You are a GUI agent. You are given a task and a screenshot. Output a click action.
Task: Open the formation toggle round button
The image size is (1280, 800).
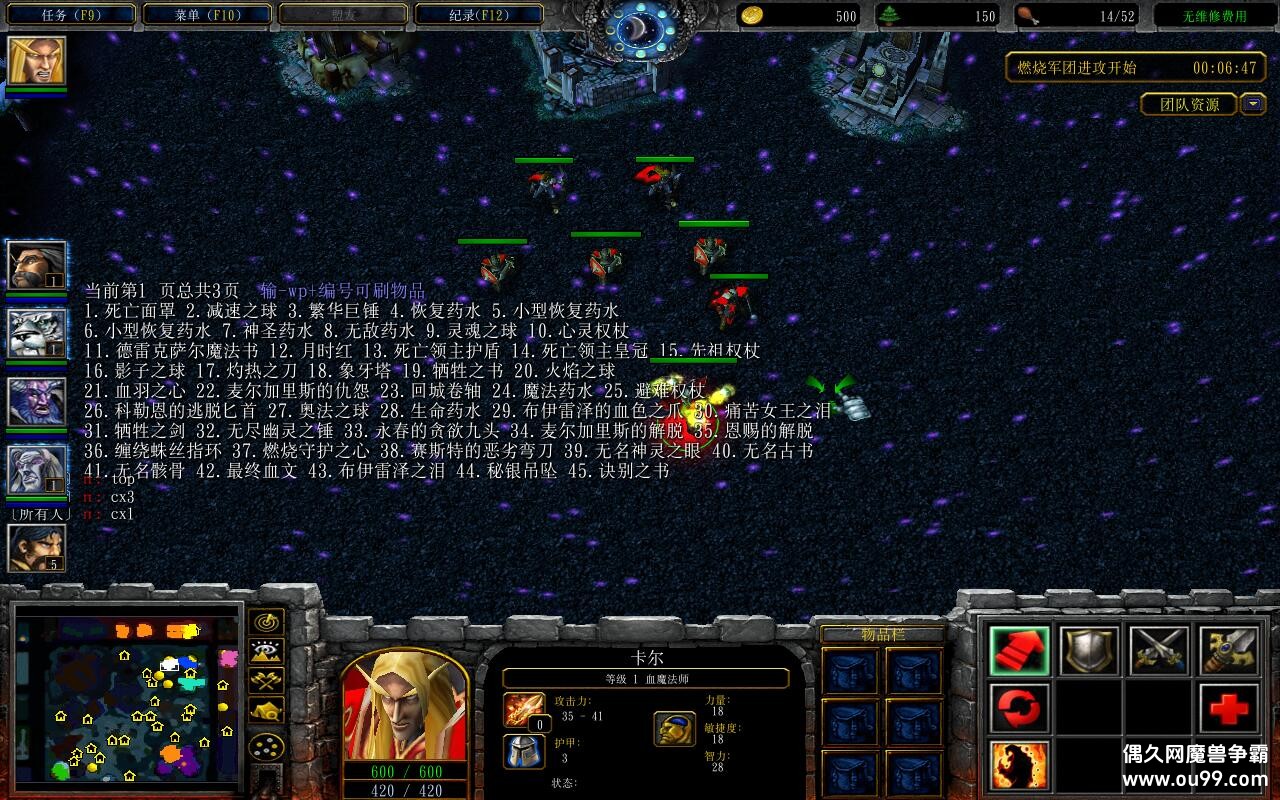point(267,747)
